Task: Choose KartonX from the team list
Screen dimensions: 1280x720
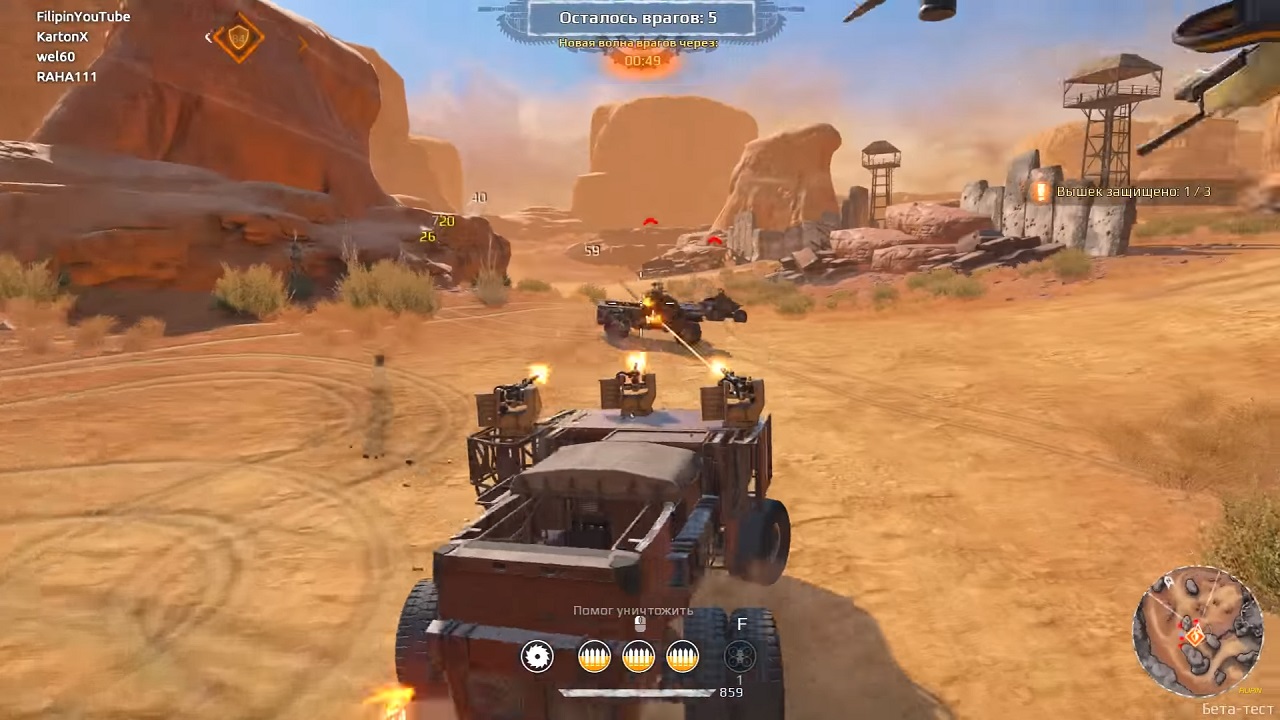Action: 62,37
